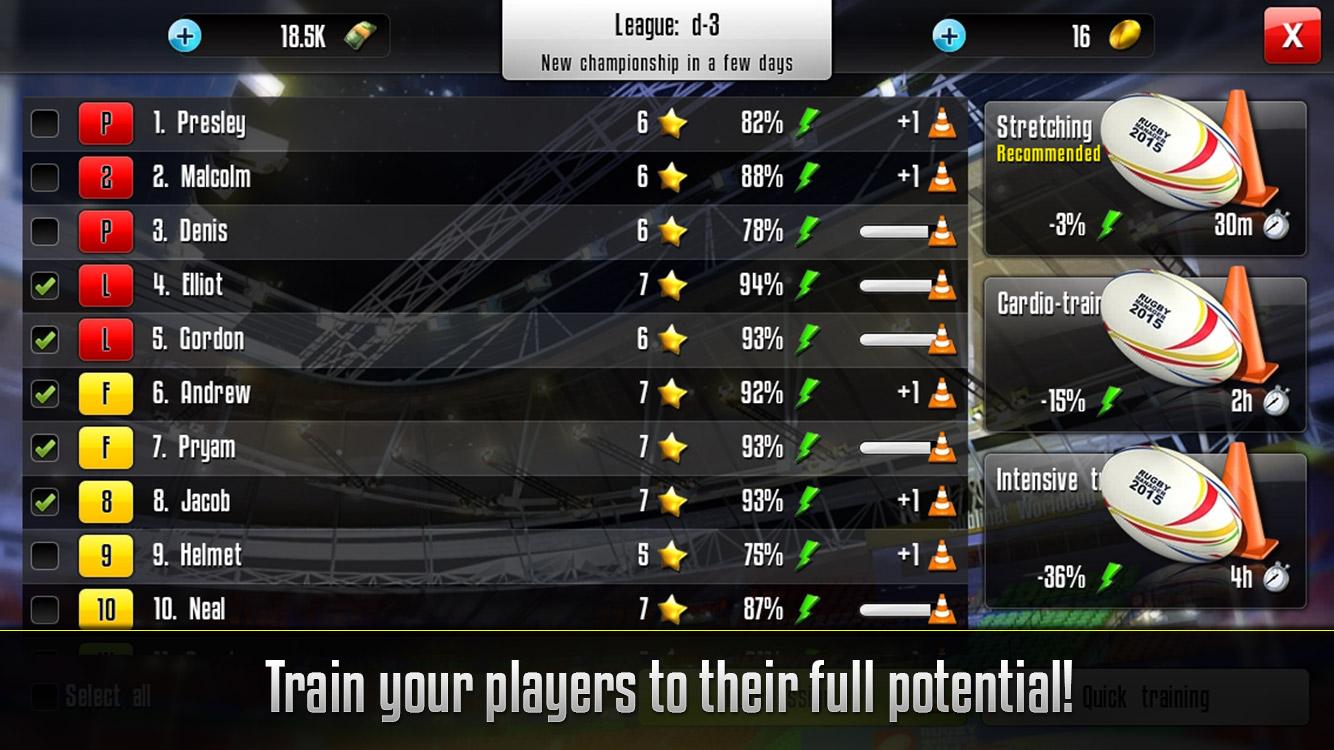Image resolution: width=1334 pixels, height=750 pixels.
Task: Check the checkbox next to Presley
Action: click(x=44, y=123)
